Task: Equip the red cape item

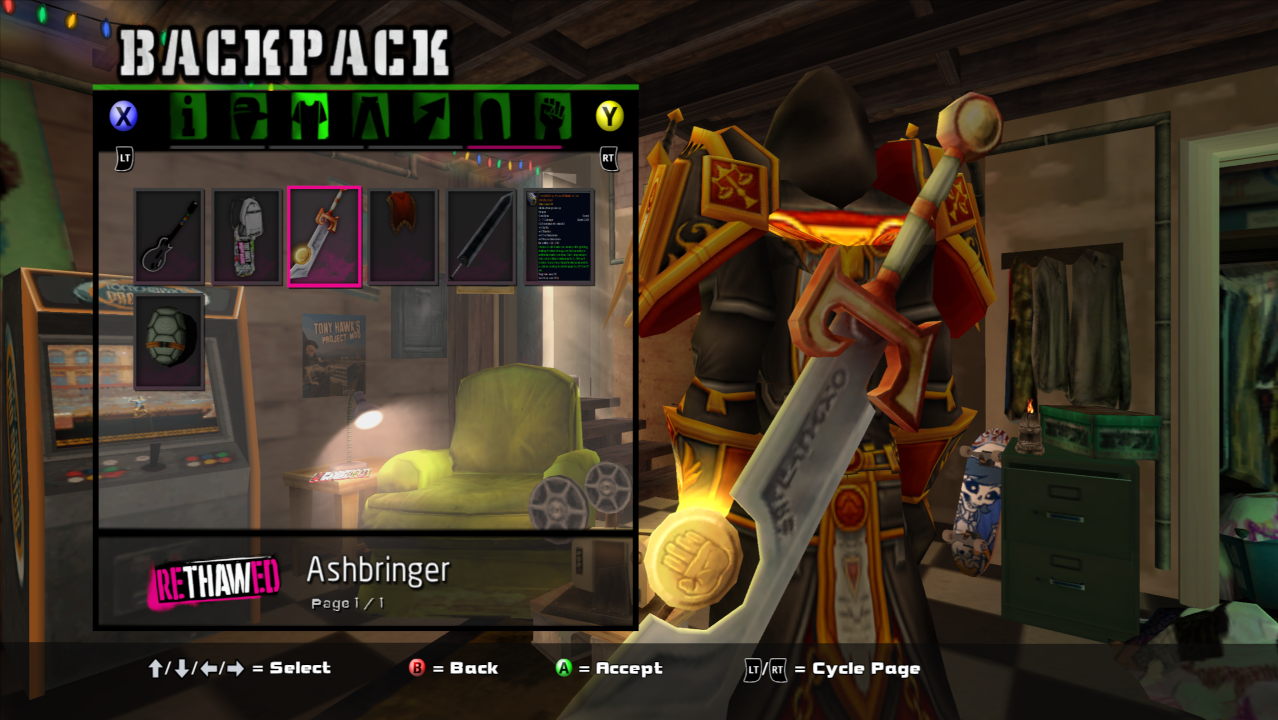Action: coord(402,237)
